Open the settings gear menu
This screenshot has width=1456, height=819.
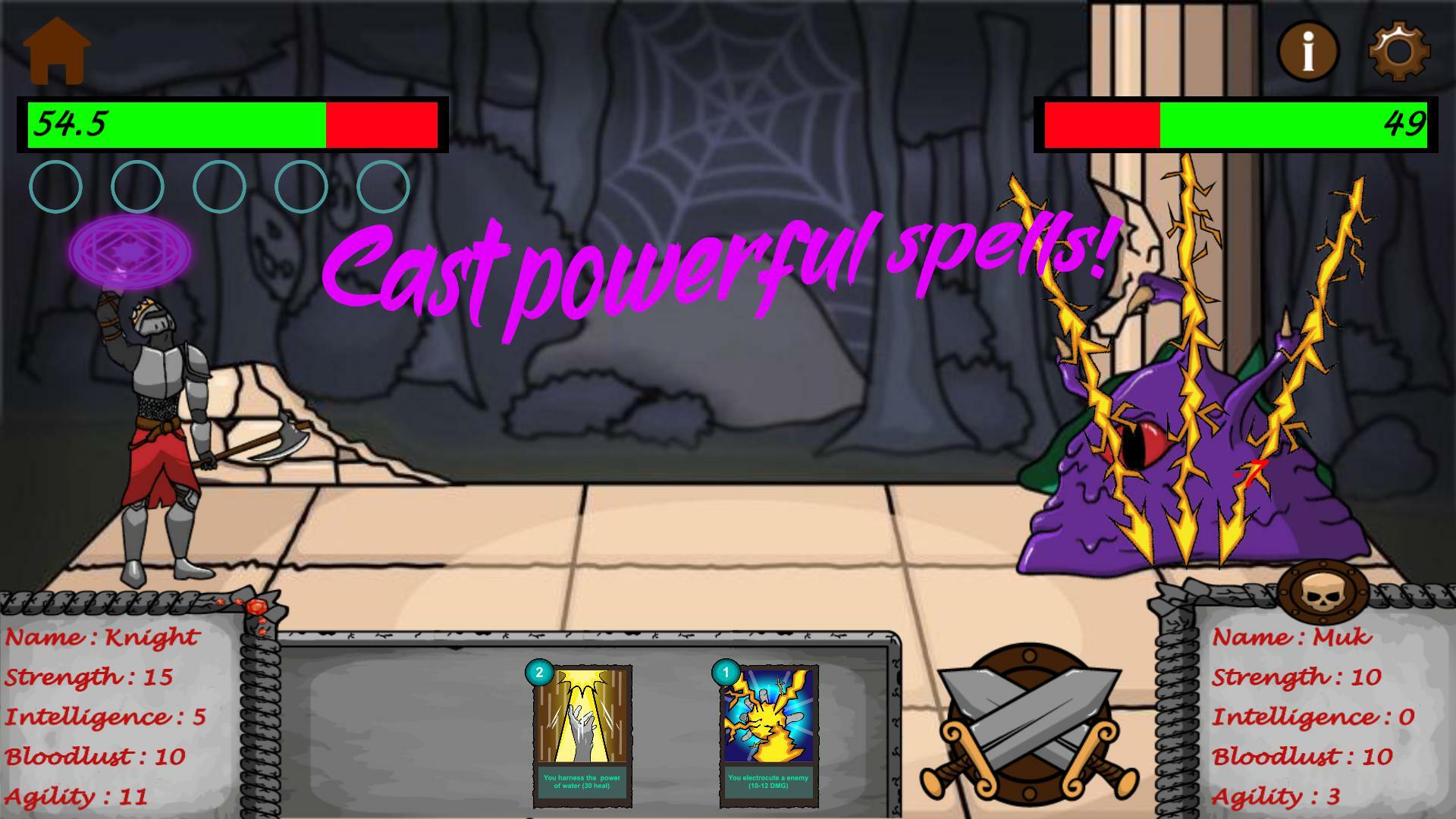click(x=1398, y=49)
